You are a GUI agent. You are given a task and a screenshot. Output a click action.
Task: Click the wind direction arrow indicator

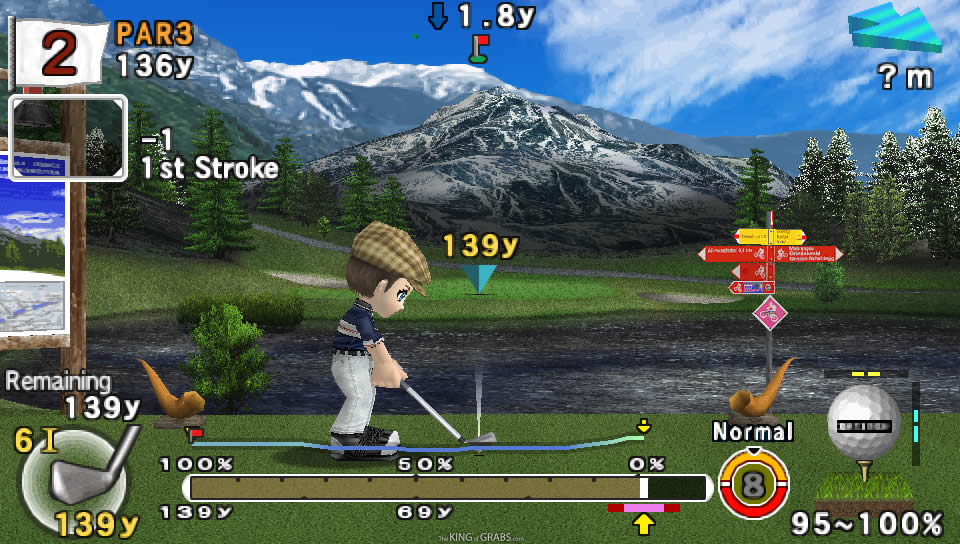(895, 28)
